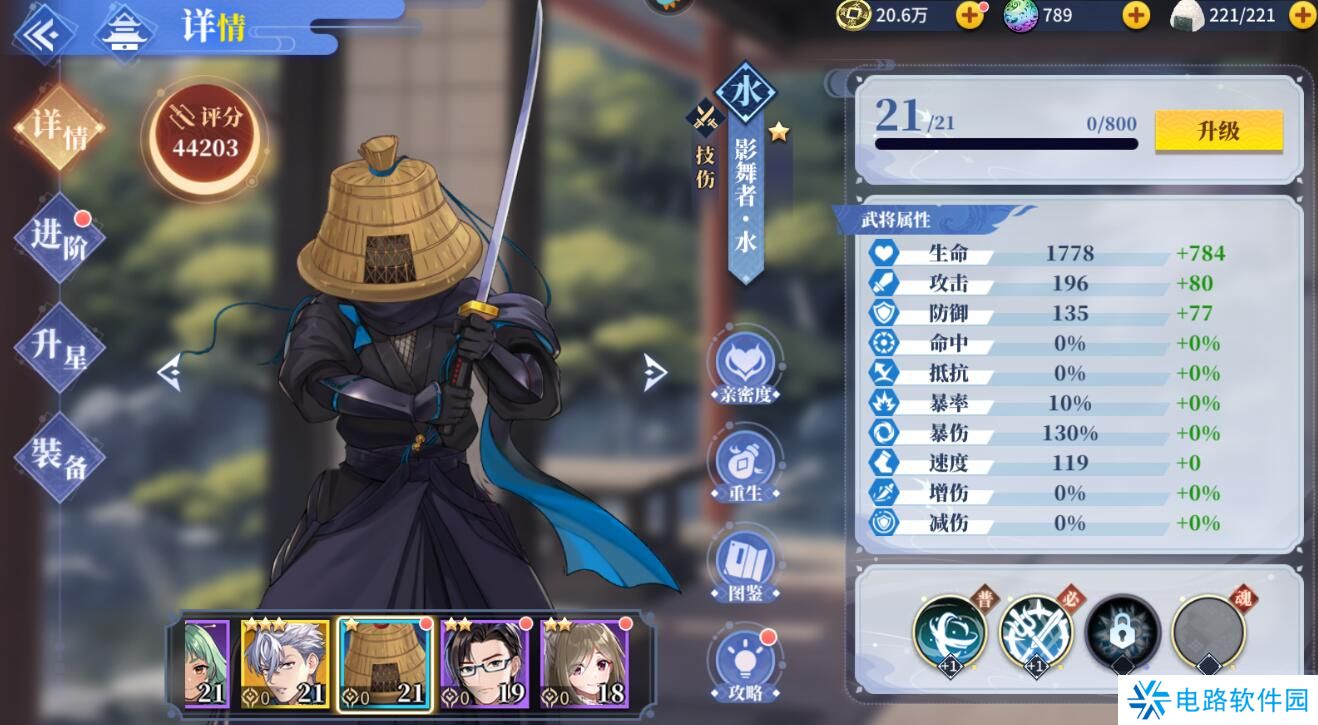Click the yellow 升级 level-up button
1318x725 pixels.
(1218, 131)
